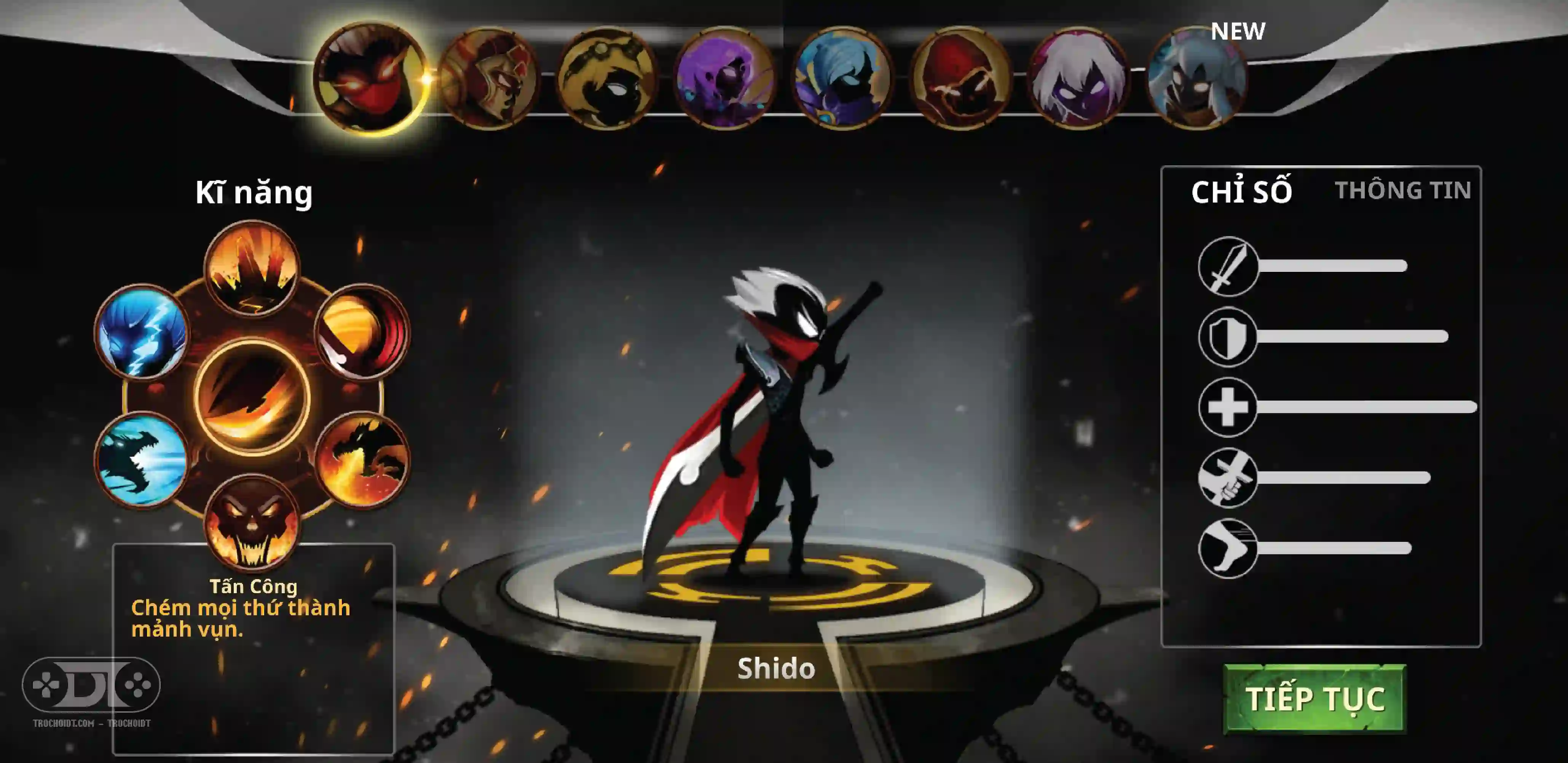View the fiery ground eruption skill
The width and height of the screenshot is (1568, 763).
coord(252,268)
